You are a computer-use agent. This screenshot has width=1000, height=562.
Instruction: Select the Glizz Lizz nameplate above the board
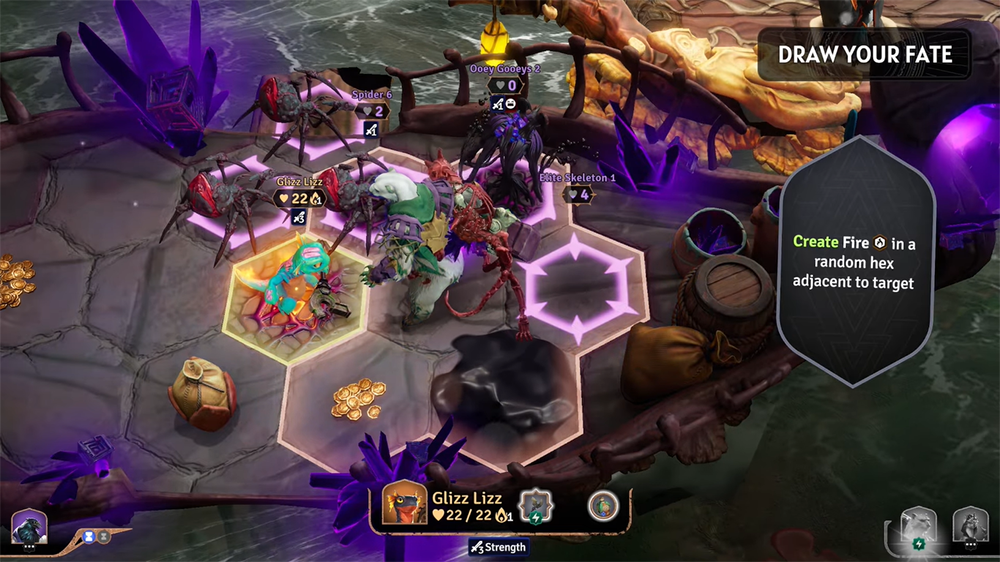[x=298, y=191]
